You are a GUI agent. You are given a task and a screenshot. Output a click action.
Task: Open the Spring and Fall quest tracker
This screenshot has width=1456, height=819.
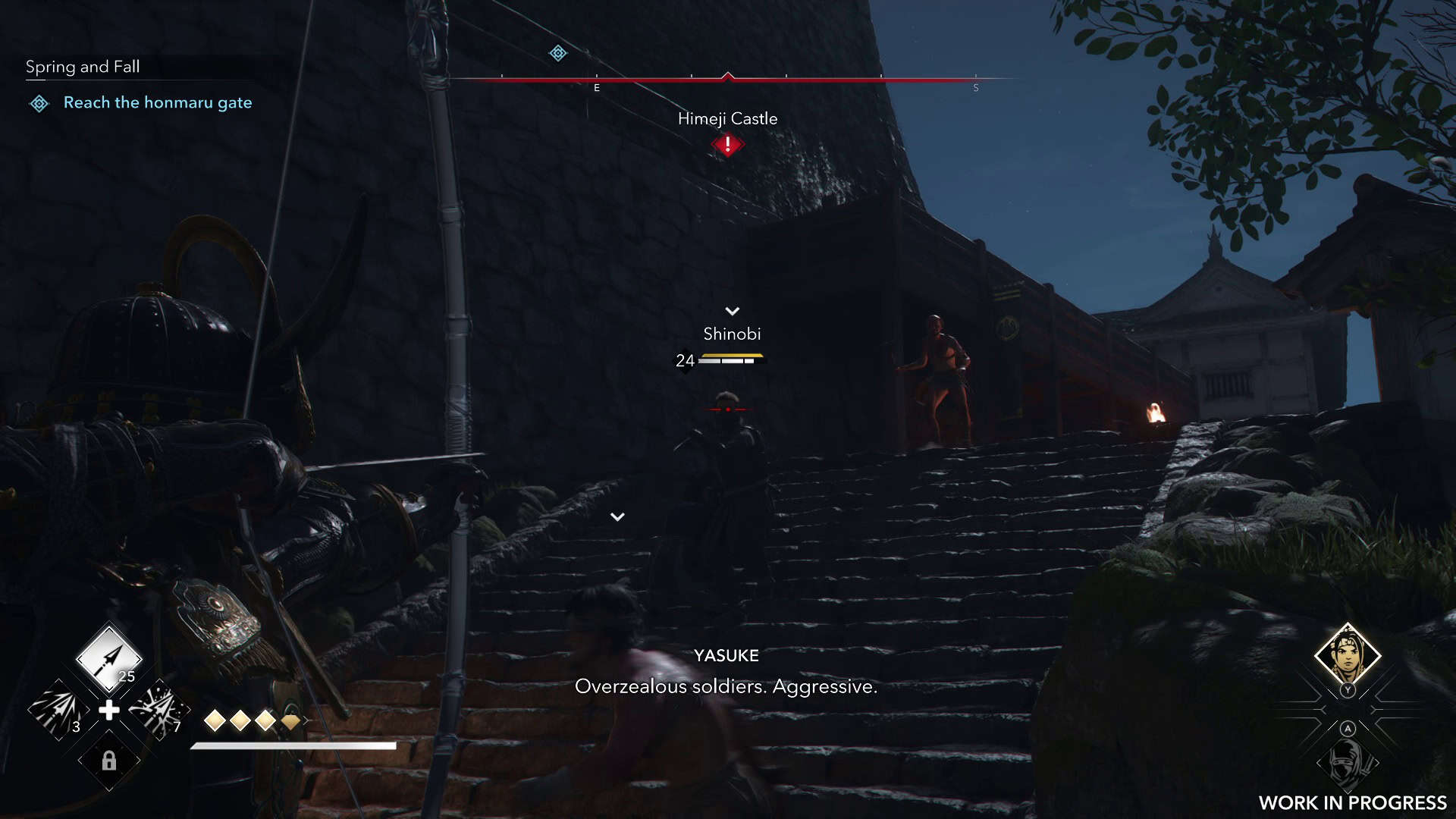click(83, 67)
